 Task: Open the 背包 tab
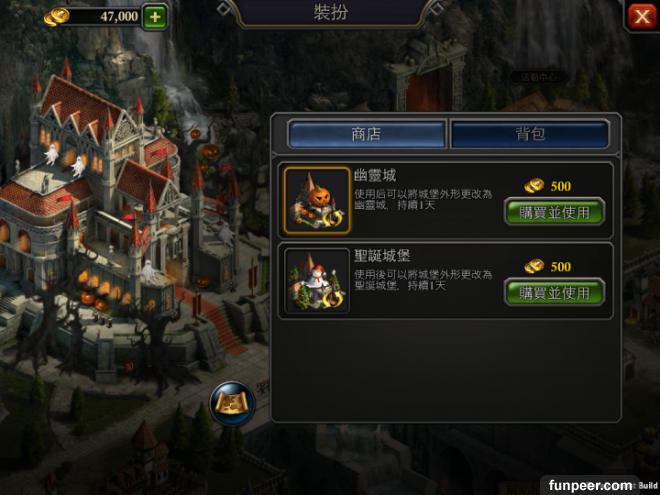tap(530, 134)
